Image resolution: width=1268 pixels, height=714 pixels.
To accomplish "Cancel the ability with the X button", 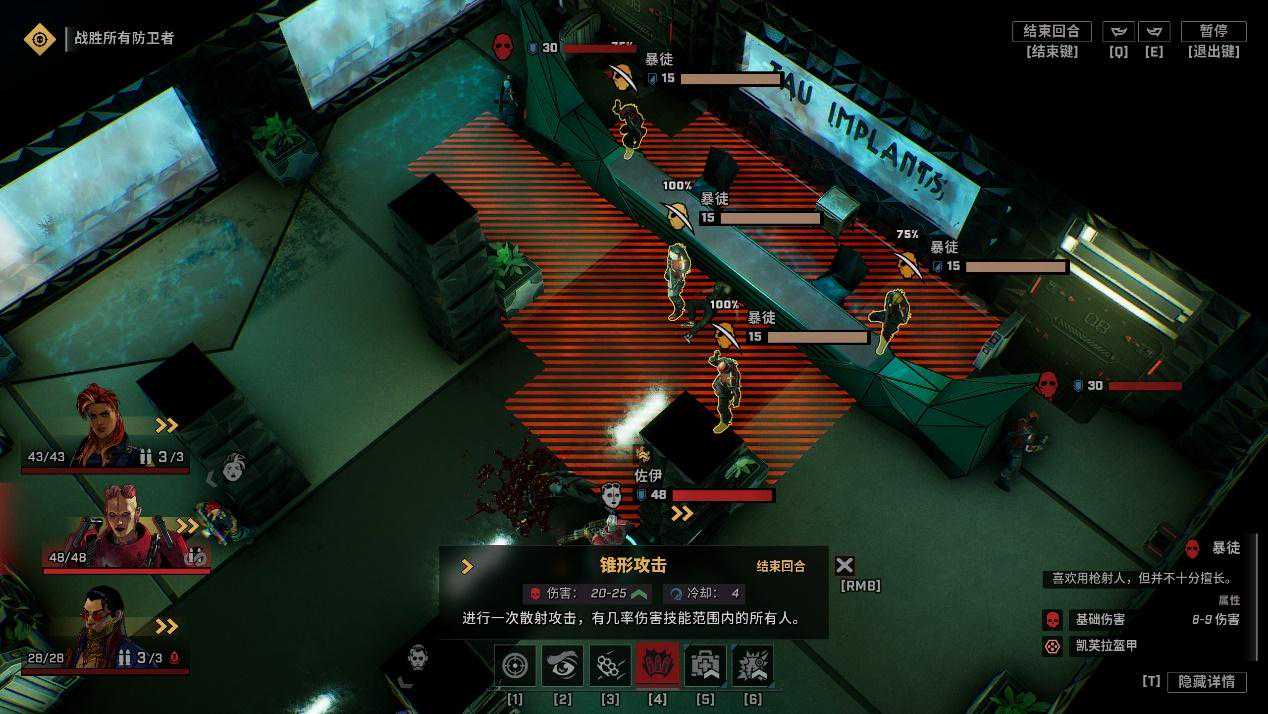I will click(845, 566).
